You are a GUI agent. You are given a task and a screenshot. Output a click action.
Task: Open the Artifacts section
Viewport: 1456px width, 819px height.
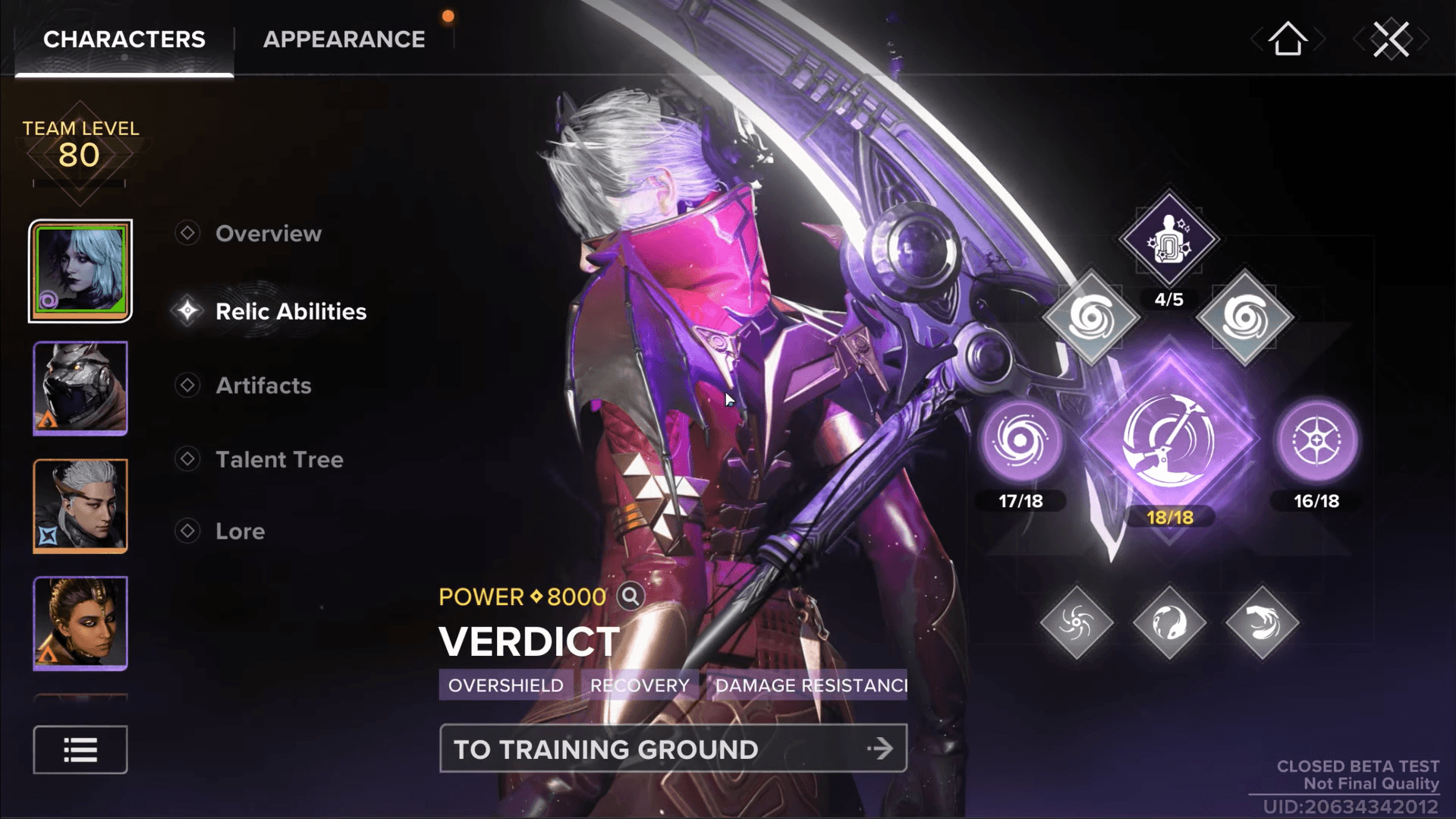click(x=263, y=386)
